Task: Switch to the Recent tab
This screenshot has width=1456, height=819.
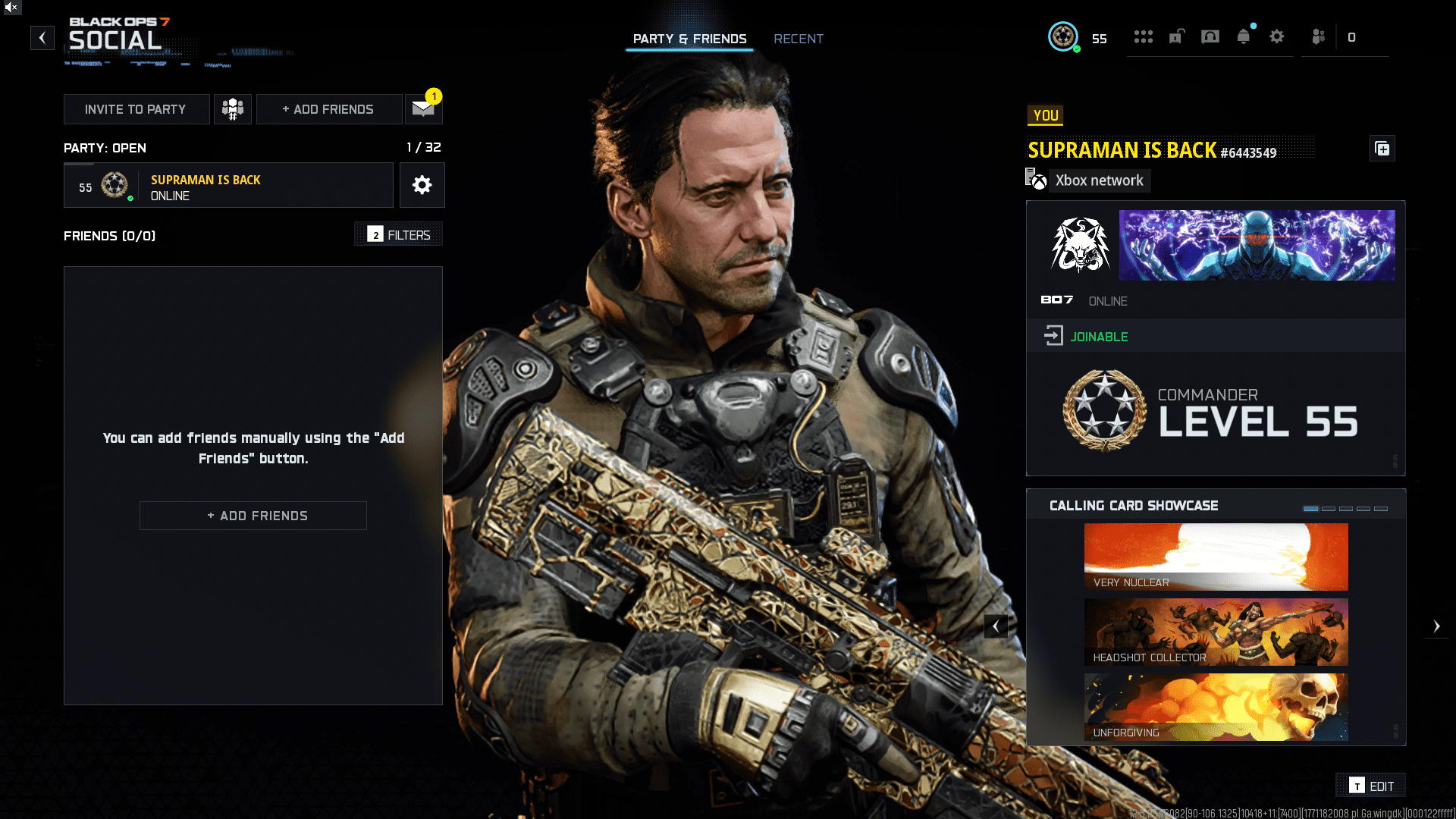Action: (x=798, y=39)
